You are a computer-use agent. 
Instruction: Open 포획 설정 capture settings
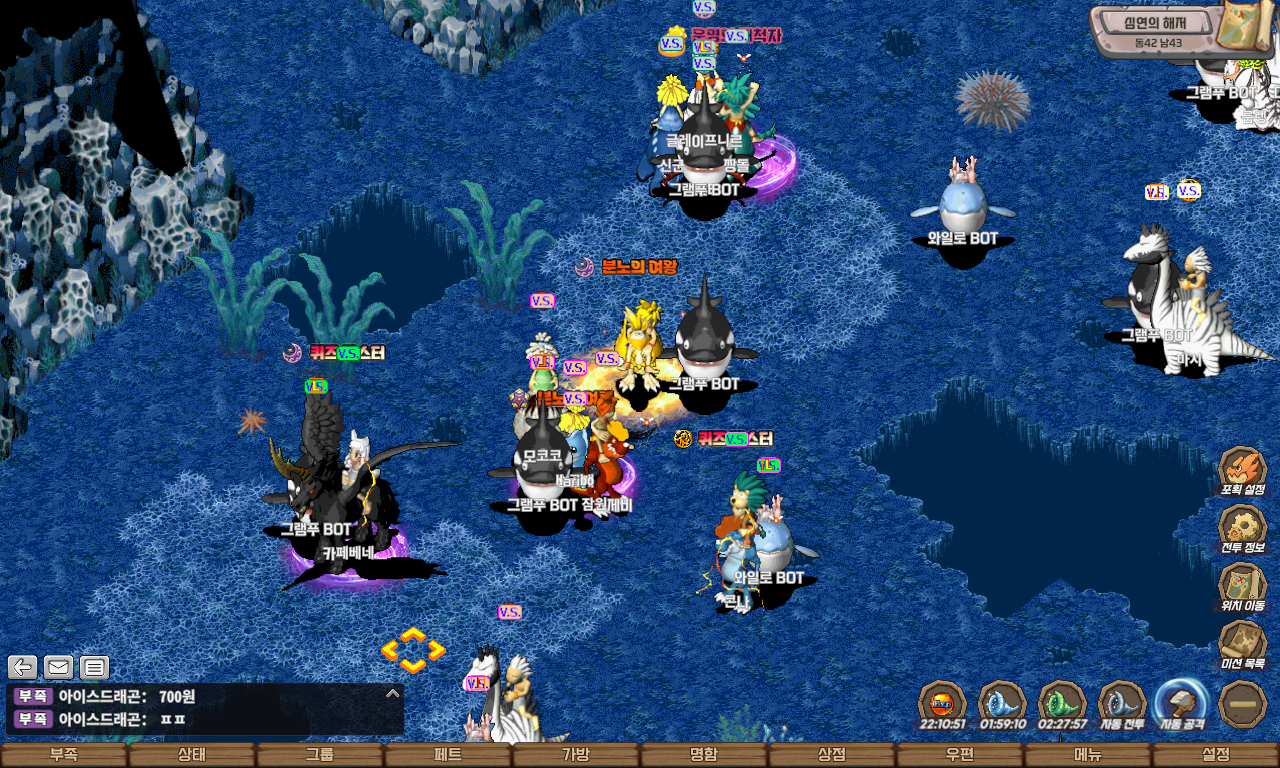(x=1243, y=471)
